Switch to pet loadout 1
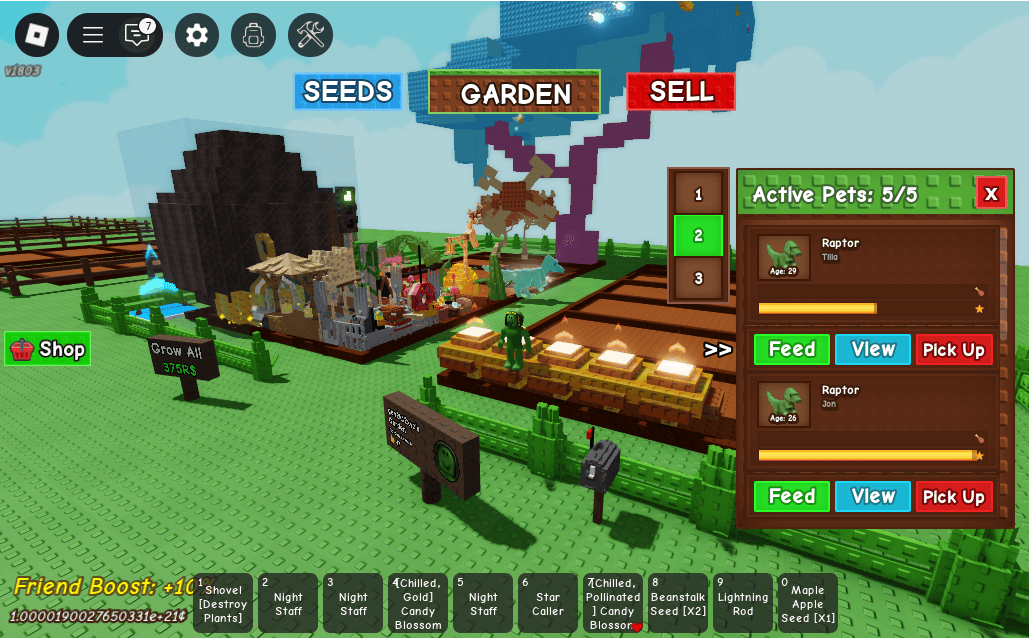The height and width of the screenshot is (638, 1029). point(698,195)
